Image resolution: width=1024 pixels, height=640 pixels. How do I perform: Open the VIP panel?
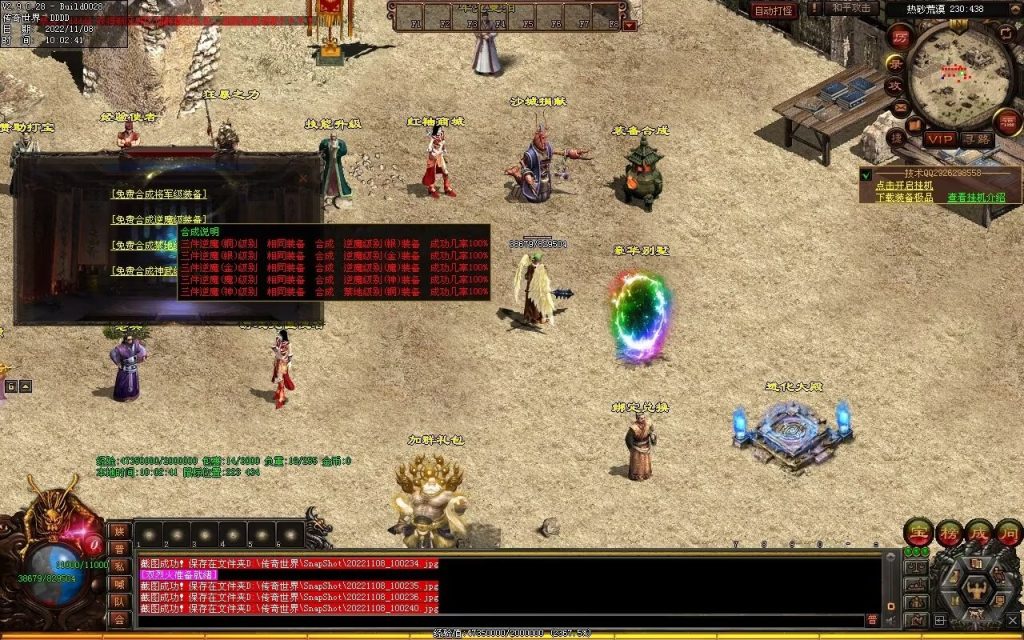click(x=940, y=139)
